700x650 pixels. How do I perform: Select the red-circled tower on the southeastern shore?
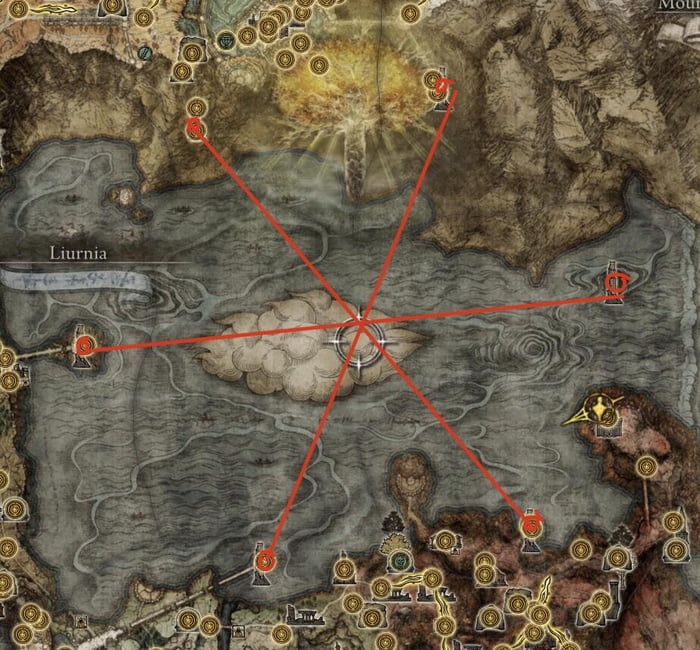click(533, 523)
